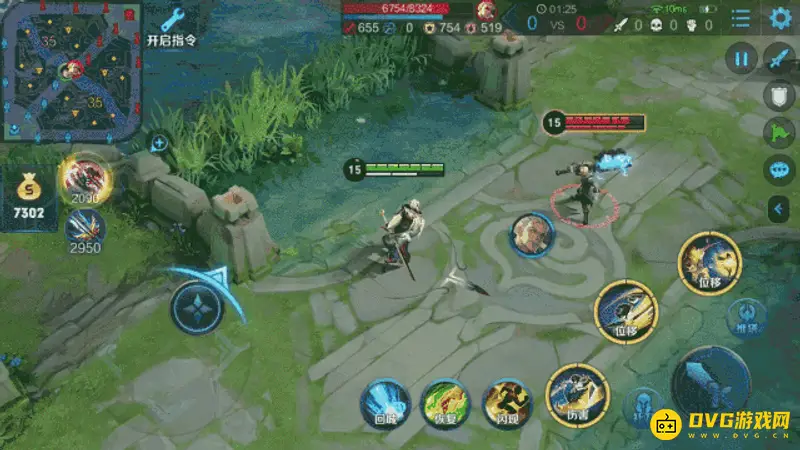The image size is (800, 450).
Task: Open the settings gear
Action: point(780,17)
